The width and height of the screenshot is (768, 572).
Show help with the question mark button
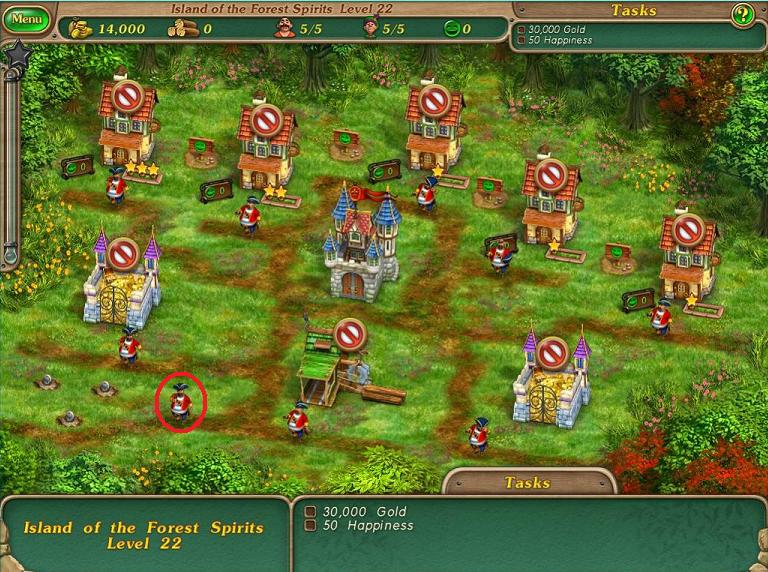coord(742,14)
